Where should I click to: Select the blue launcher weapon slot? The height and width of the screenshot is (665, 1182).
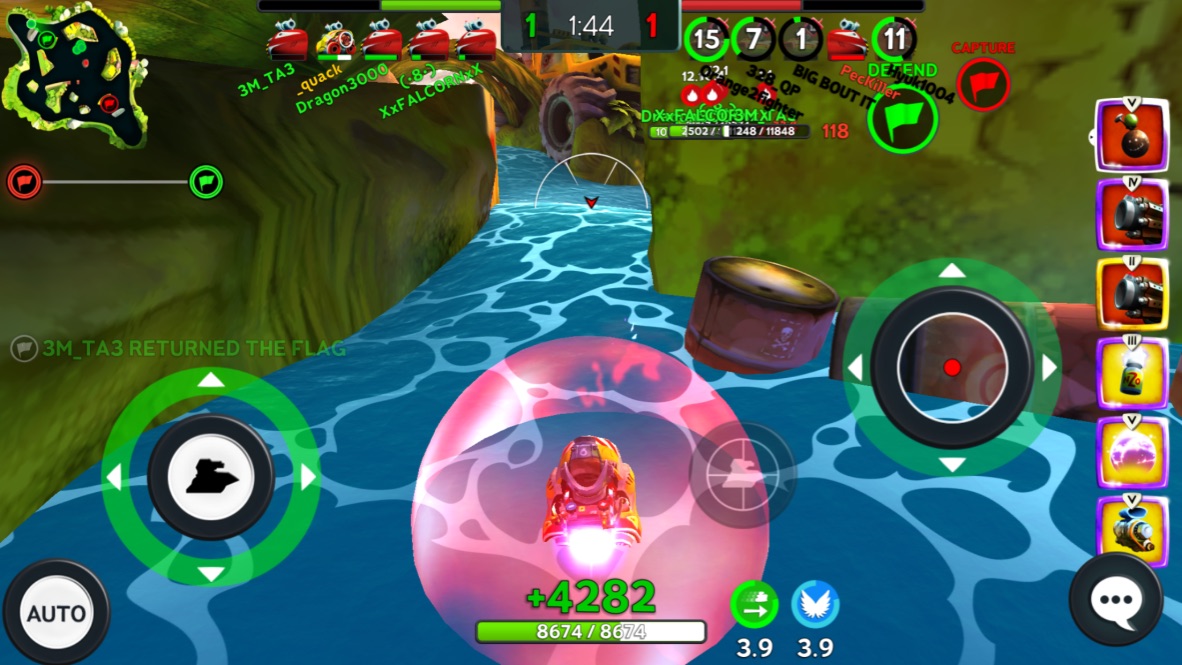1132,531
